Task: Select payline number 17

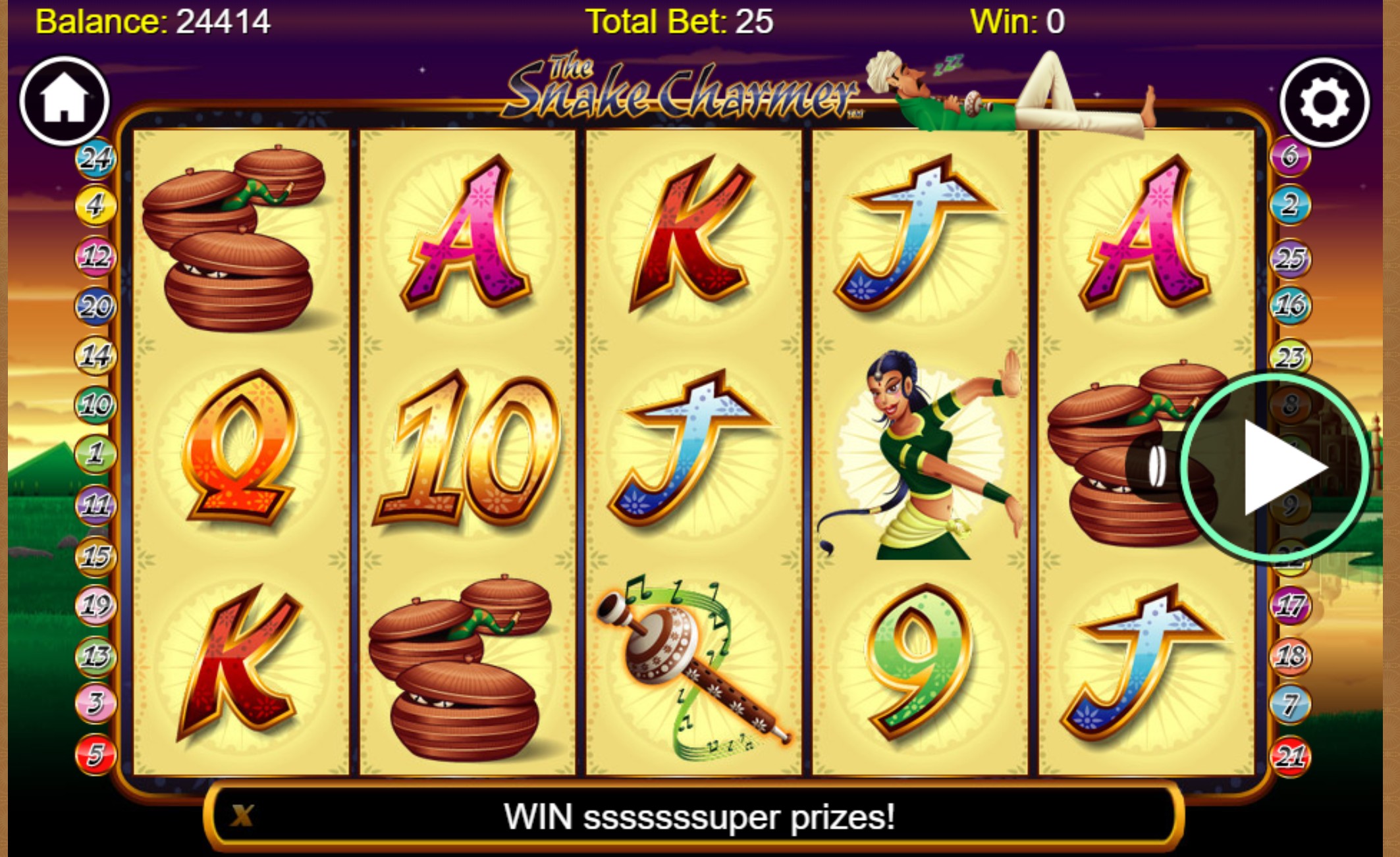Action: [x=1290, y=606]
